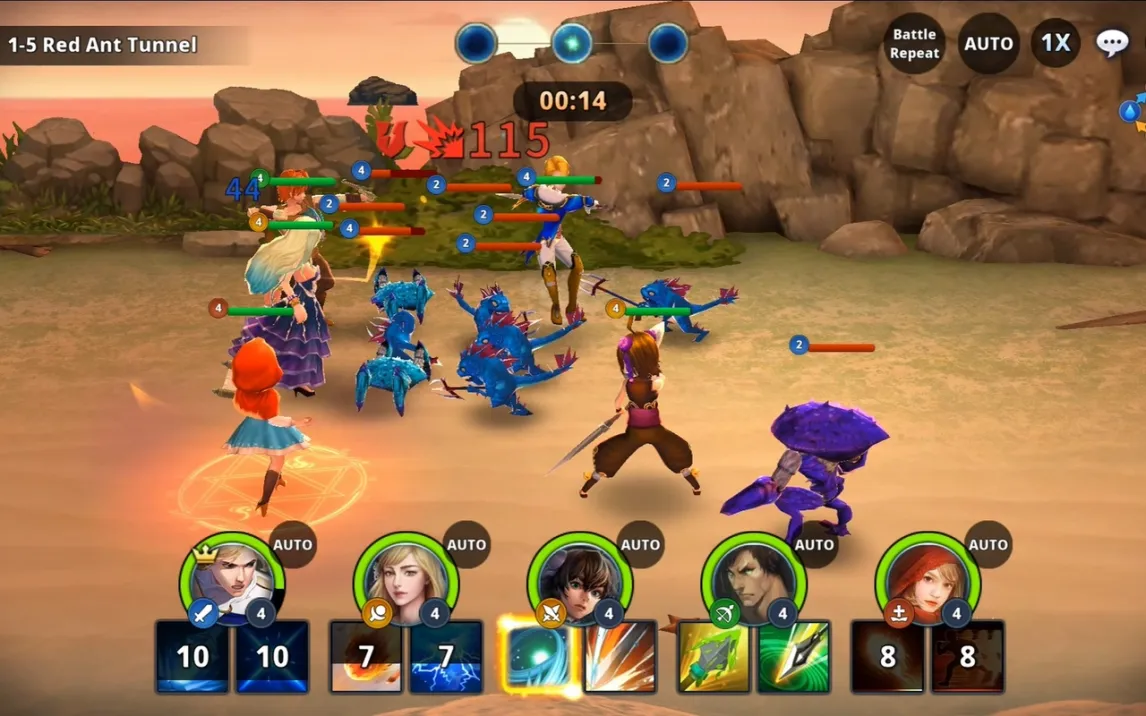1146x716 pixels.
Task: Toggle AUTO beside the brown-haired swordsman portrait
Action: (x=641, y=545)
